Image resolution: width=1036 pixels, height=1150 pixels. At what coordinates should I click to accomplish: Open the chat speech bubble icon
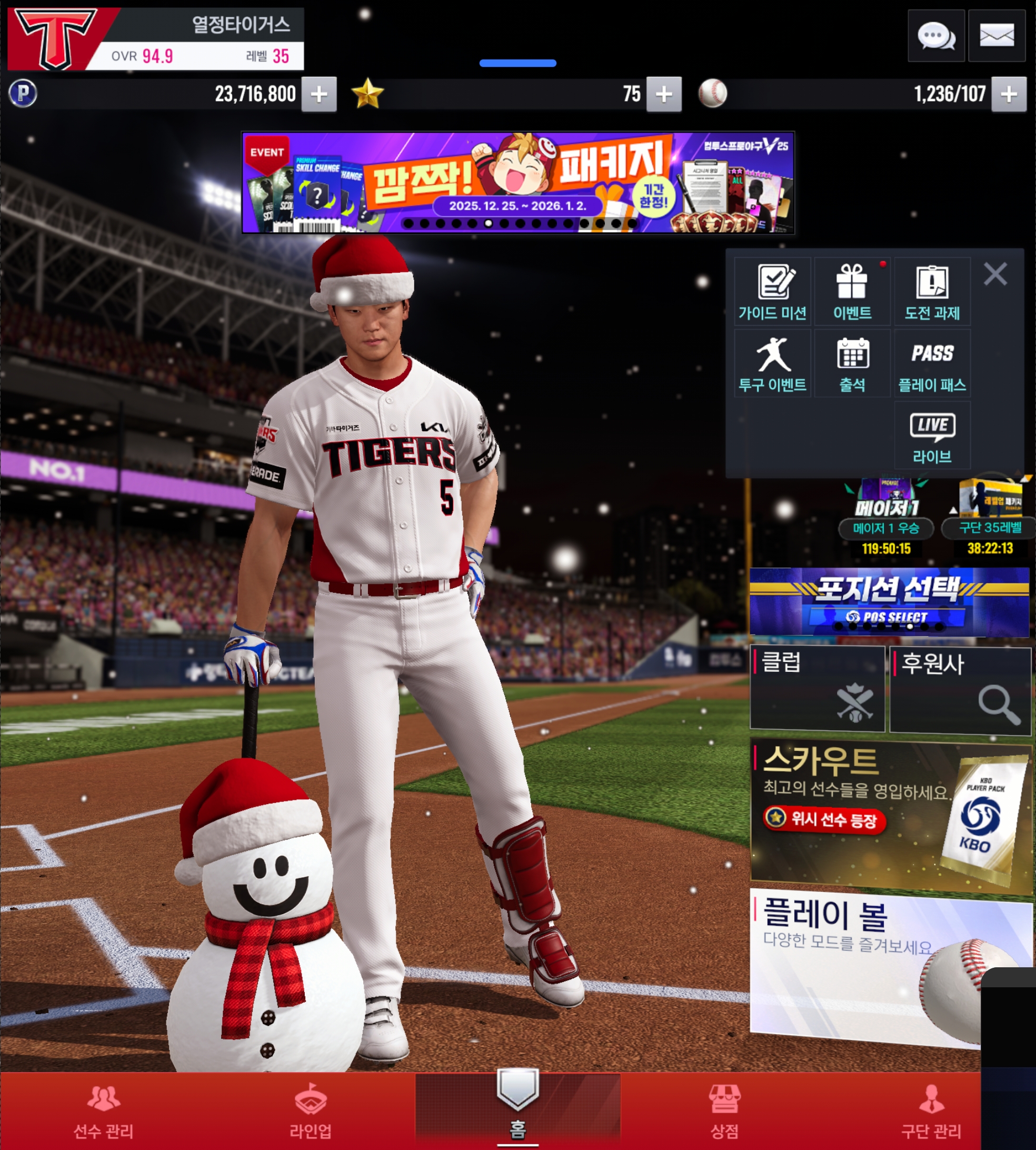click(935, 36)
